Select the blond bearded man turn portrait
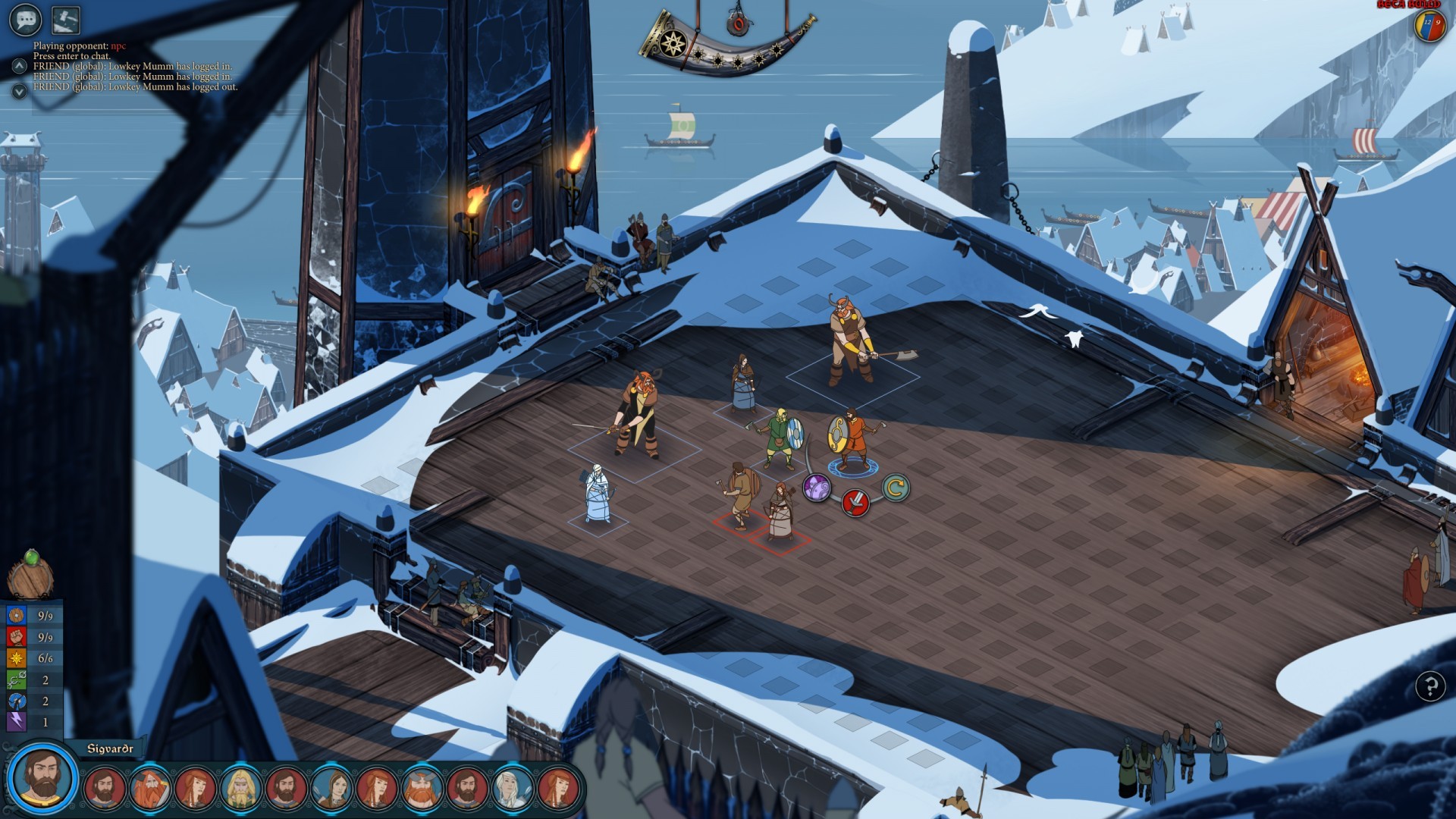Image resolution: width=1456 pixels, height=819 pixels. point(240,788)
